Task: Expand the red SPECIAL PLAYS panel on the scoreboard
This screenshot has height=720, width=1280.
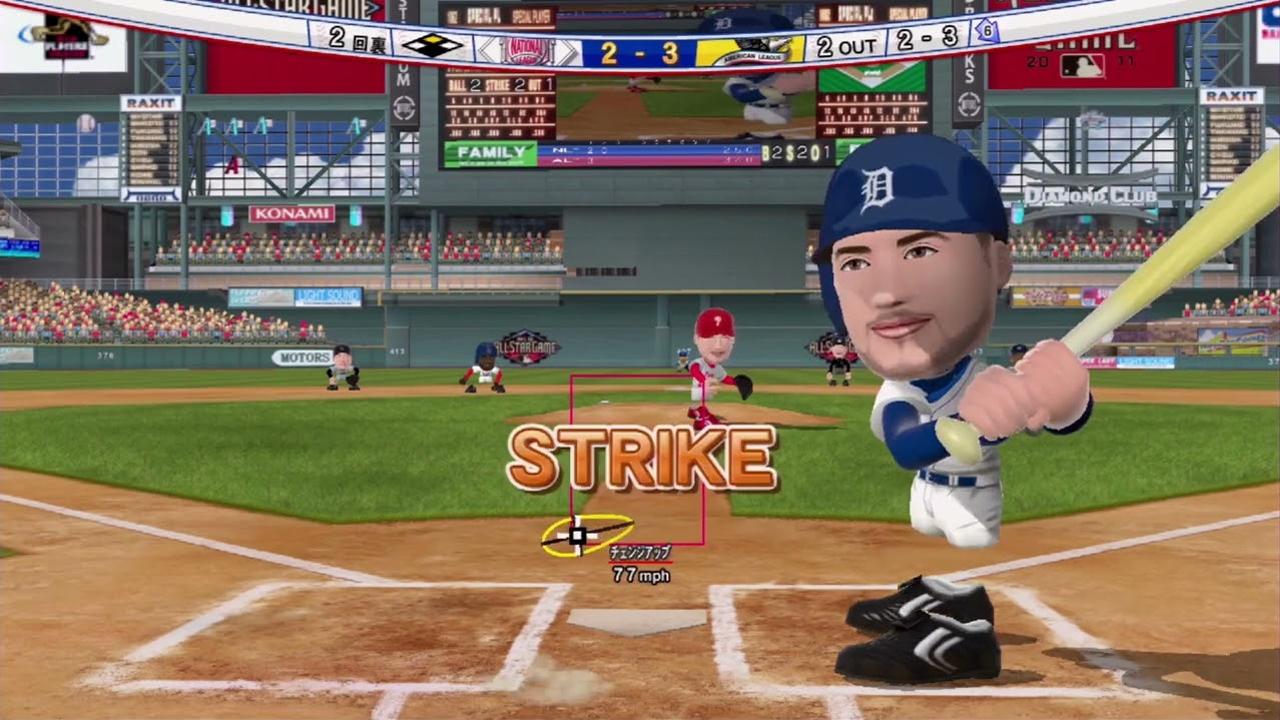Action: tap(530, 17)
